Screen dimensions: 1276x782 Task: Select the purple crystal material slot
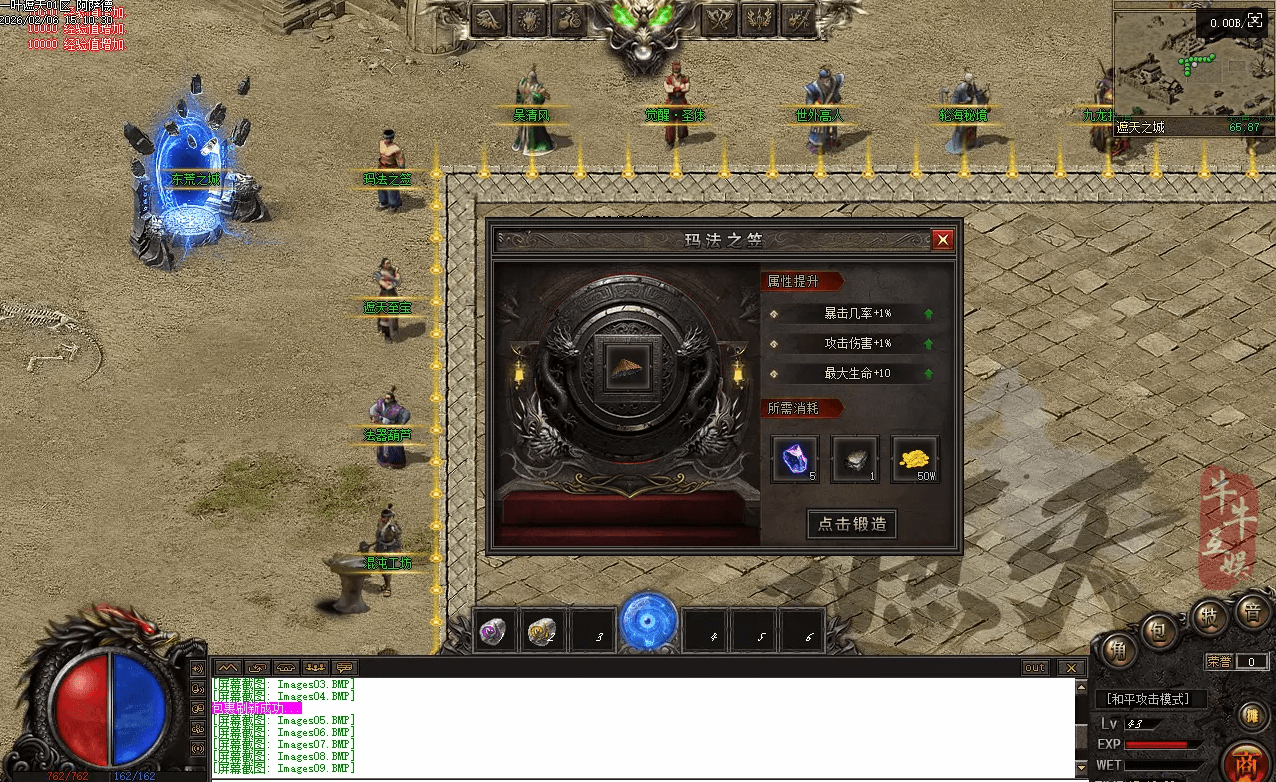tap(795, 459)
